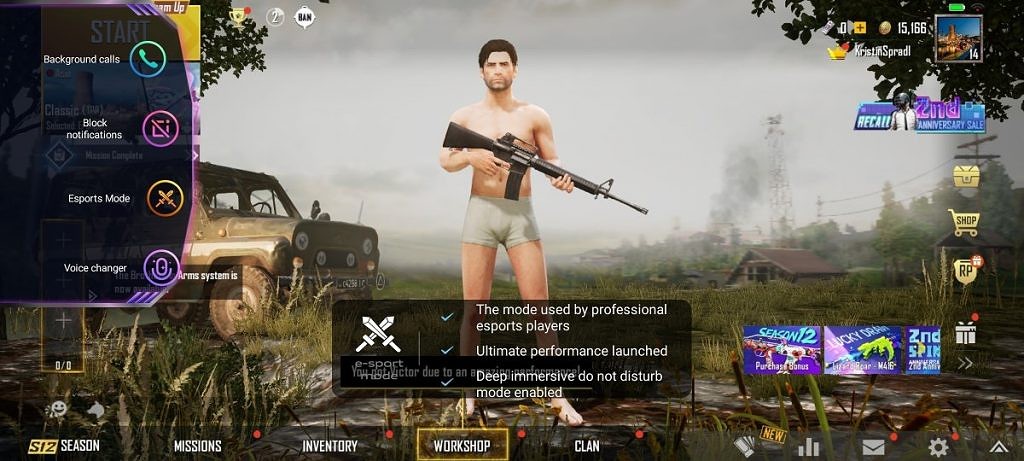View the statistics bar chart icon
Viewport: 1024px width, 461px height.
pos(808,447)
